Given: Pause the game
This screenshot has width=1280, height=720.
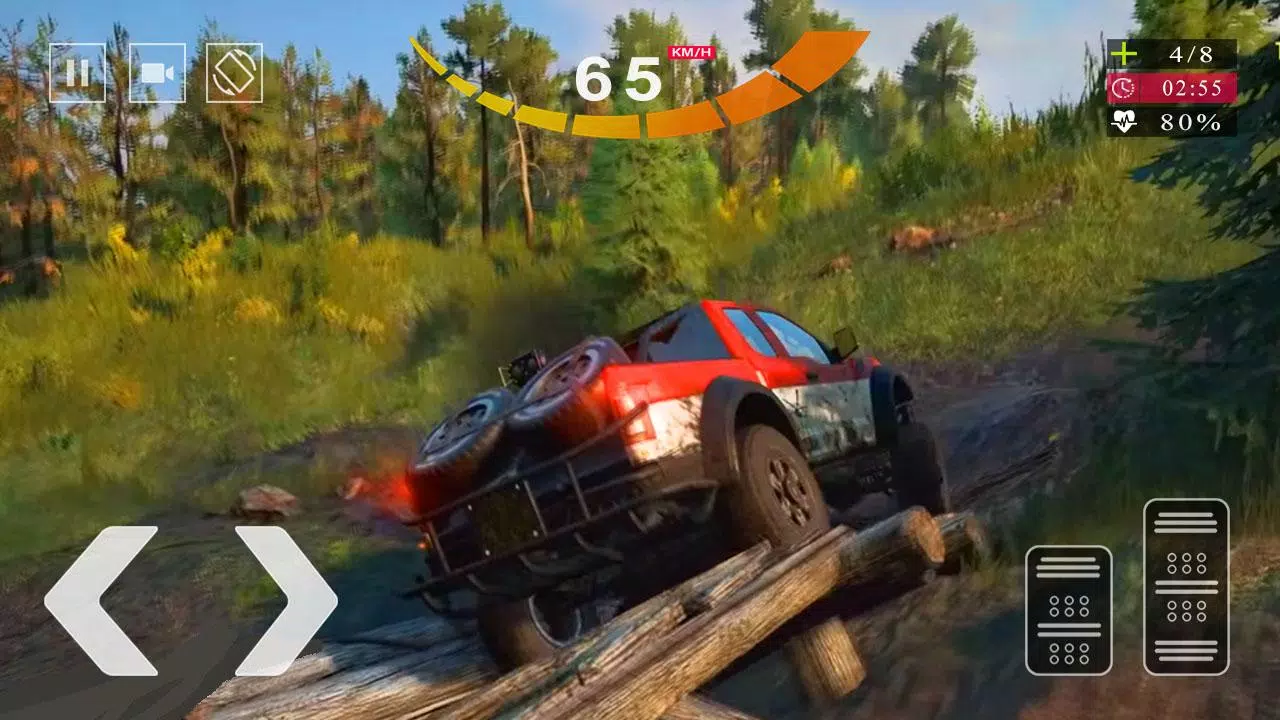Looking at the screenshot, I should click(x=77, y=73).
